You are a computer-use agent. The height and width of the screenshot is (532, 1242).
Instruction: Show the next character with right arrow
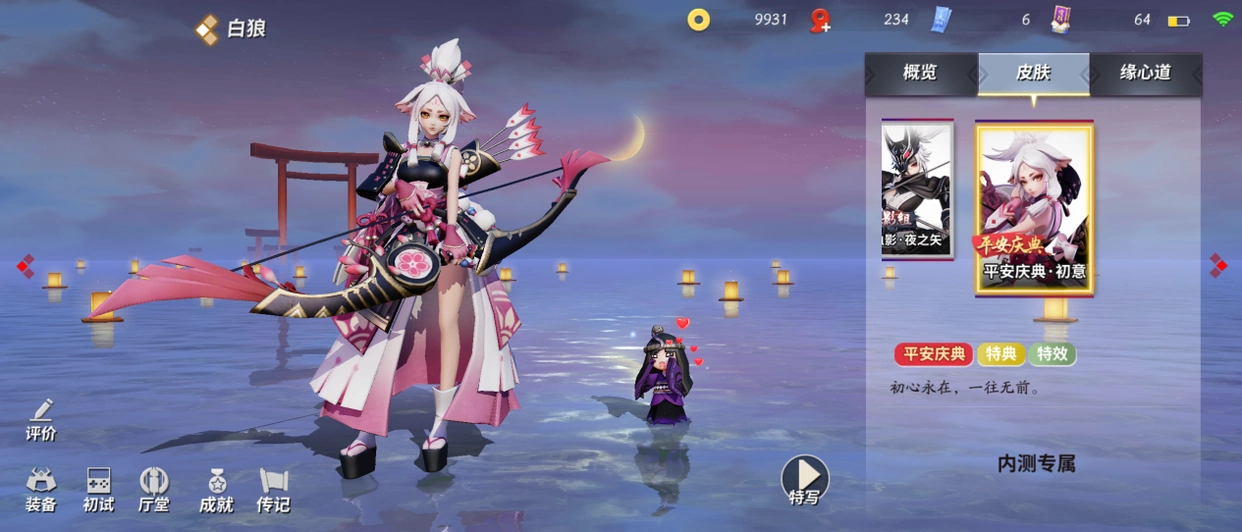point(1217,266)
